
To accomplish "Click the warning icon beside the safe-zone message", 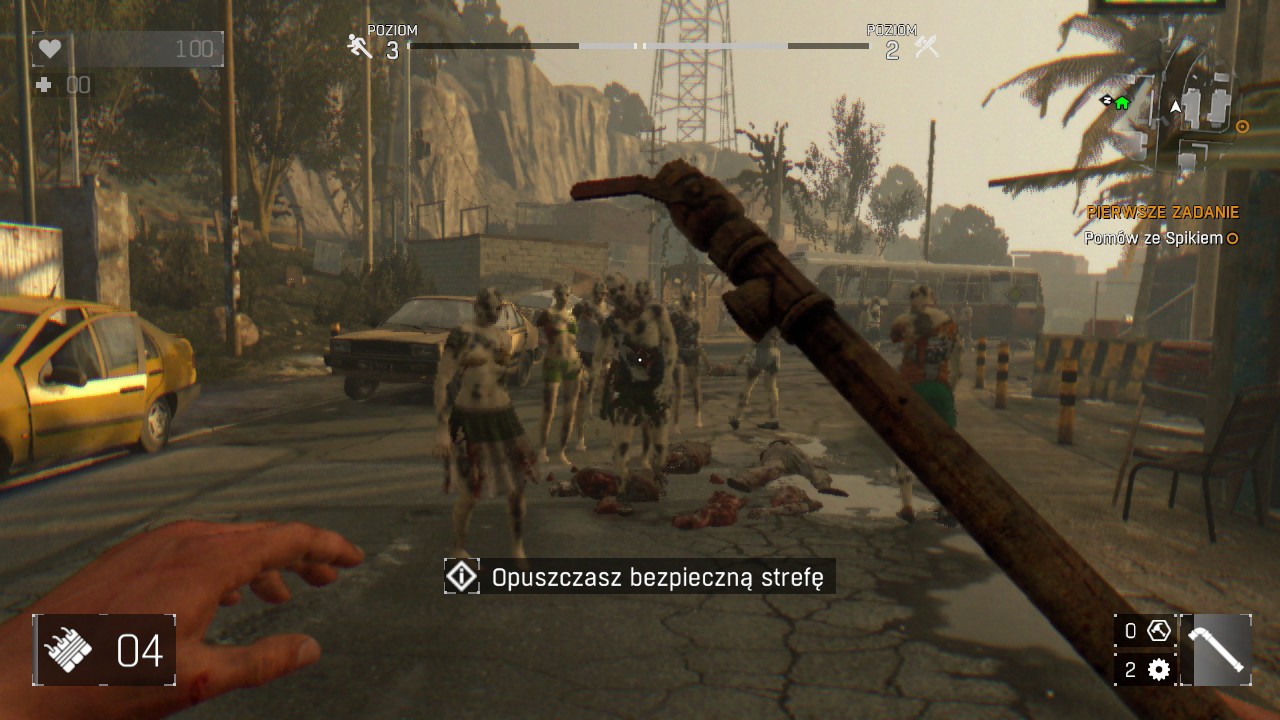I will (461, 576).
